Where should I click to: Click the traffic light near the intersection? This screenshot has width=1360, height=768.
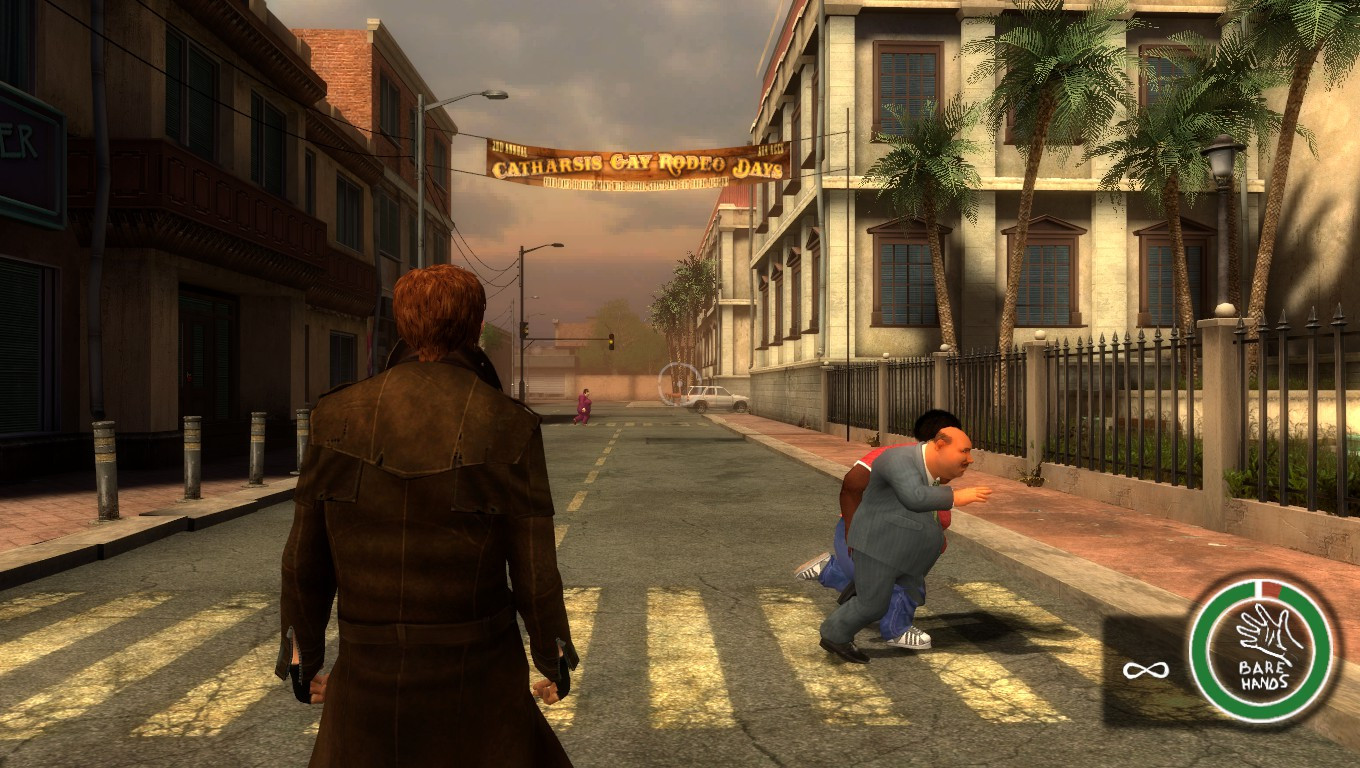(610, 340)
